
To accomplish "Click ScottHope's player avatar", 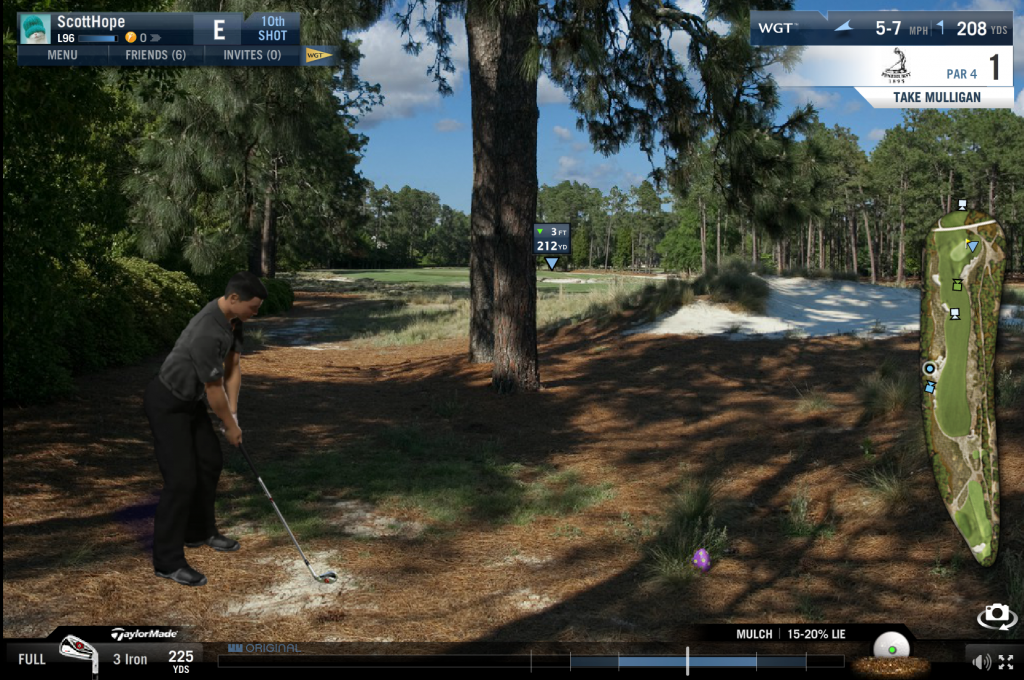I will coord(35,29).
